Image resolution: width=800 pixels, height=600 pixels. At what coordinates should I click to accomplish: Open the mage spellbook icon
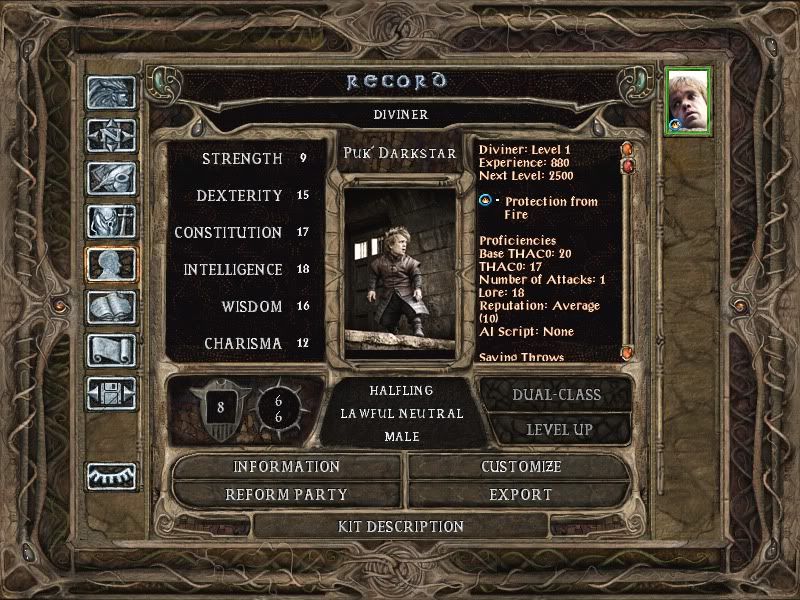110,307
